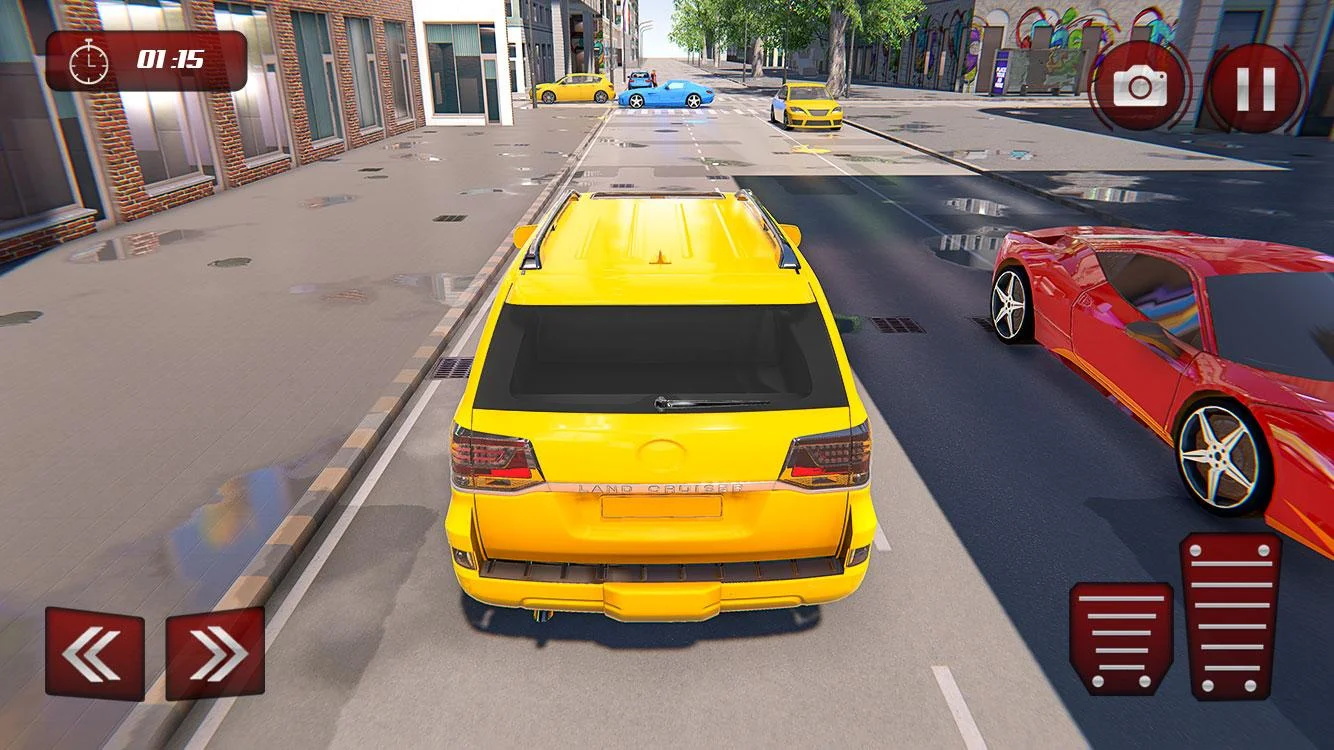
Task: Step on the tall accelerator pedal
Action: [1230, 614]
